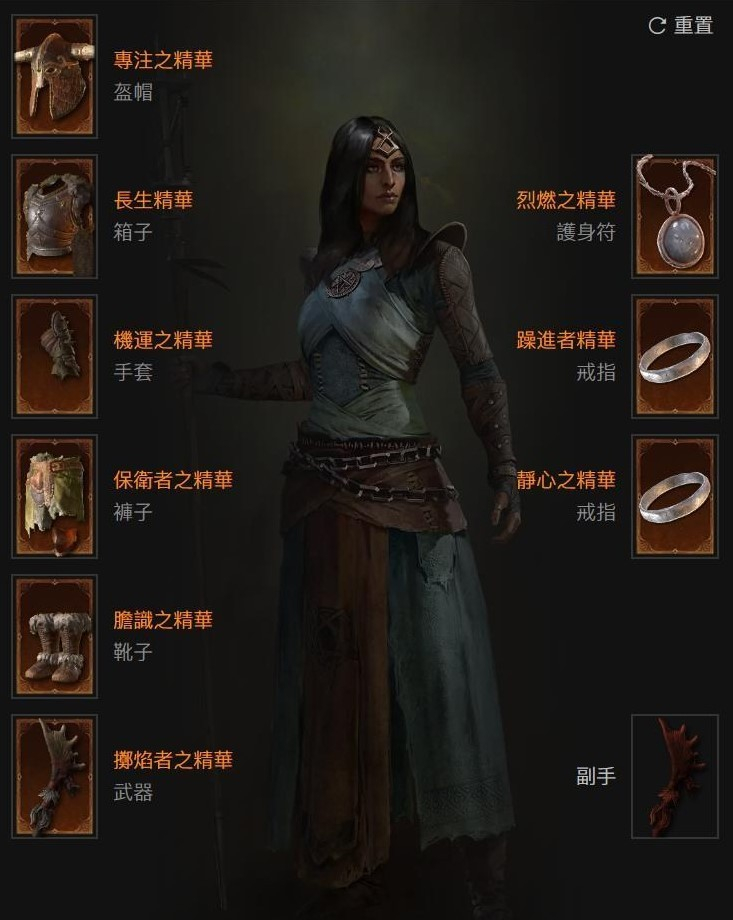Select the ring slot 躁進者精華
The width and height of the screenshot is (733, 920).
(675, 356)
